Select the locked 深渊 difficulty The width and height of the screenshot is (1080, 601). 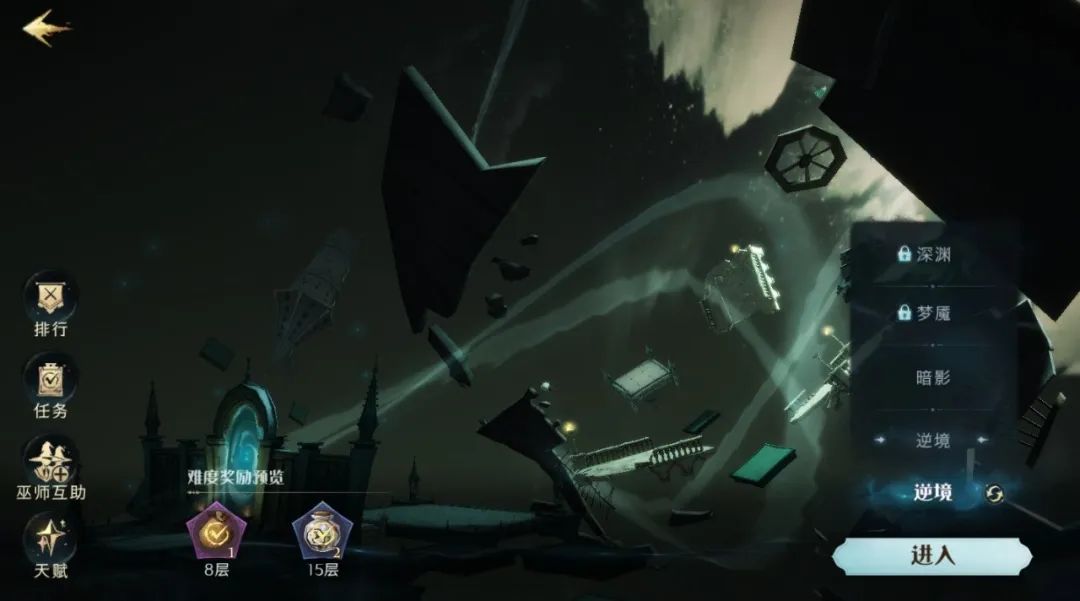point(925,254)
